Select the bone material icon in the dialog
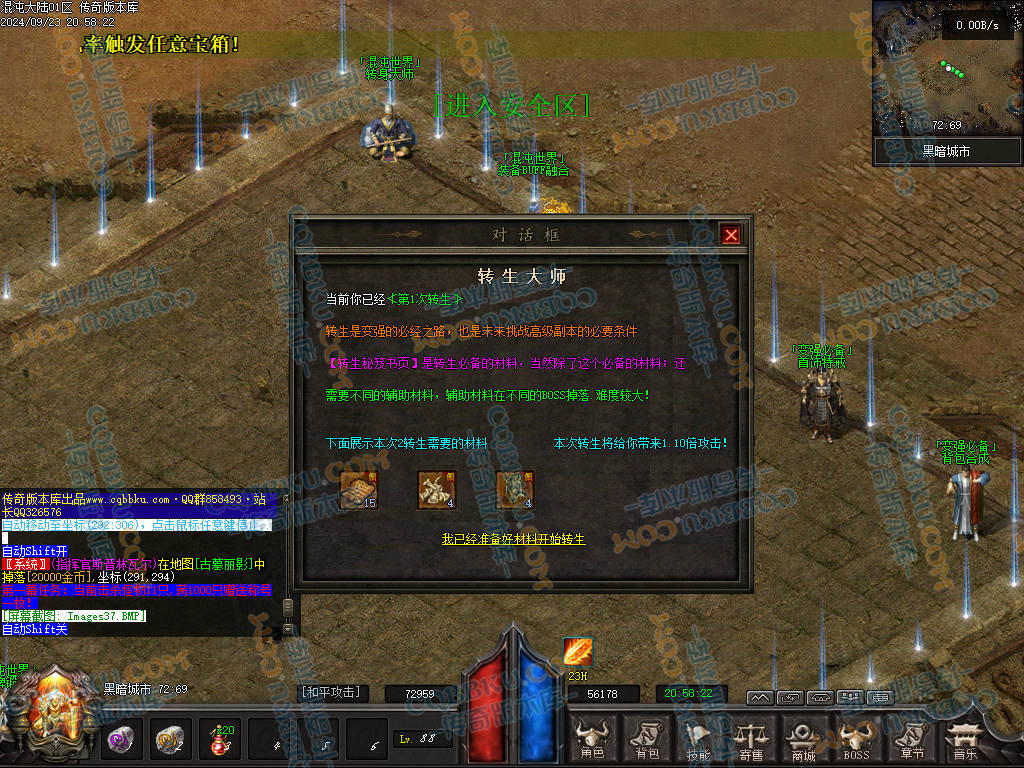 (436, 490)
